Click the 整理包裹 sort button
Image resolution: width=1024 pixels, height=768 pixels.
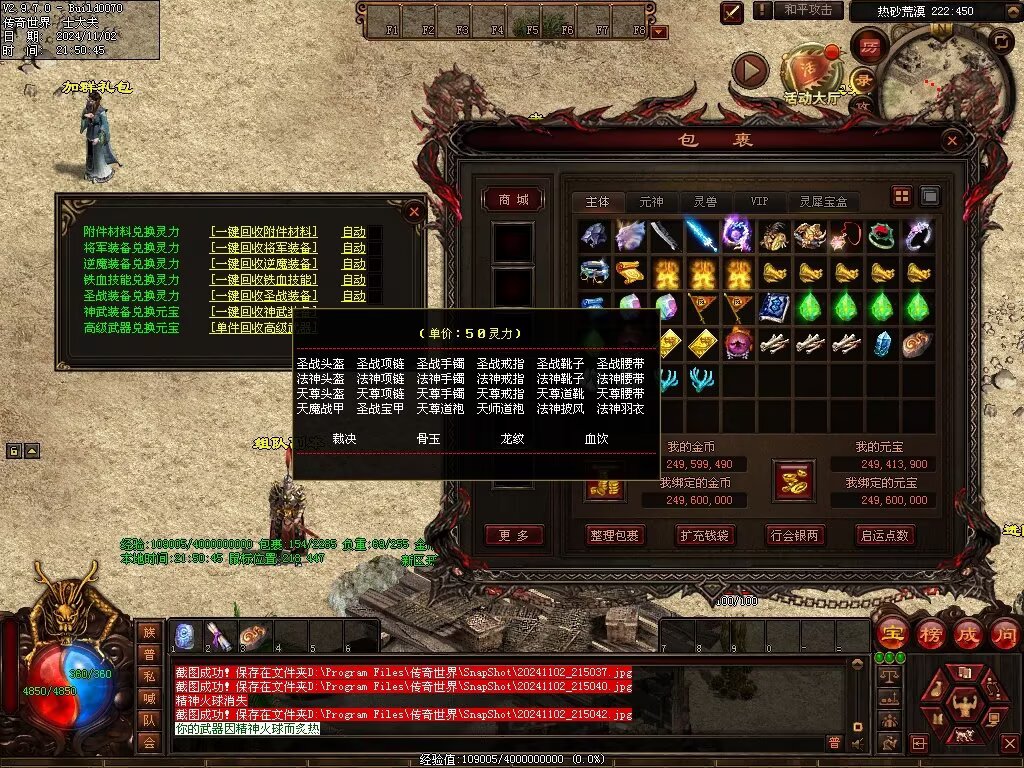(615, 535)
